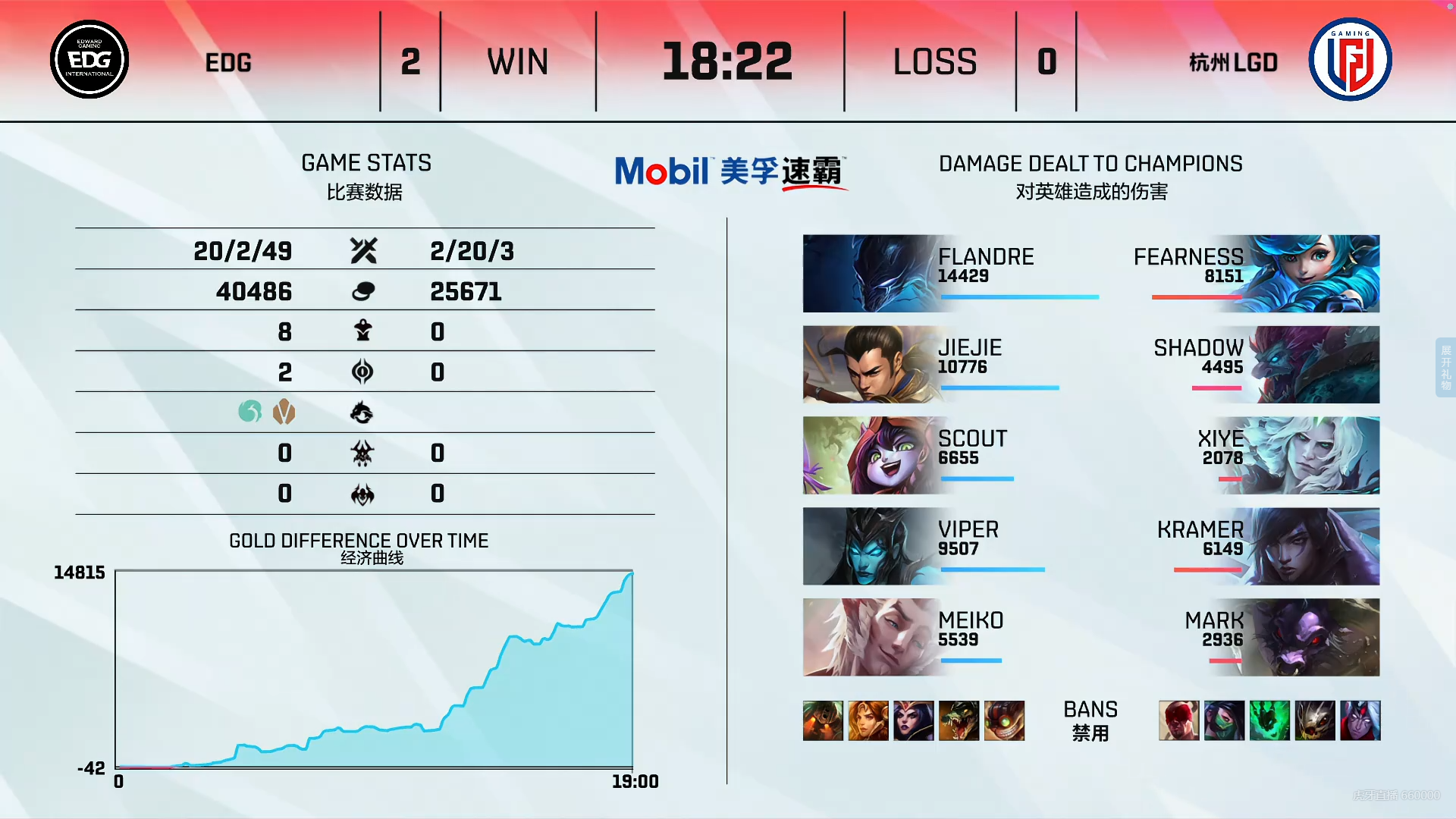Select the gold coin stat icon
Viewport: 1456px width, 819px height.
[362, 290]
